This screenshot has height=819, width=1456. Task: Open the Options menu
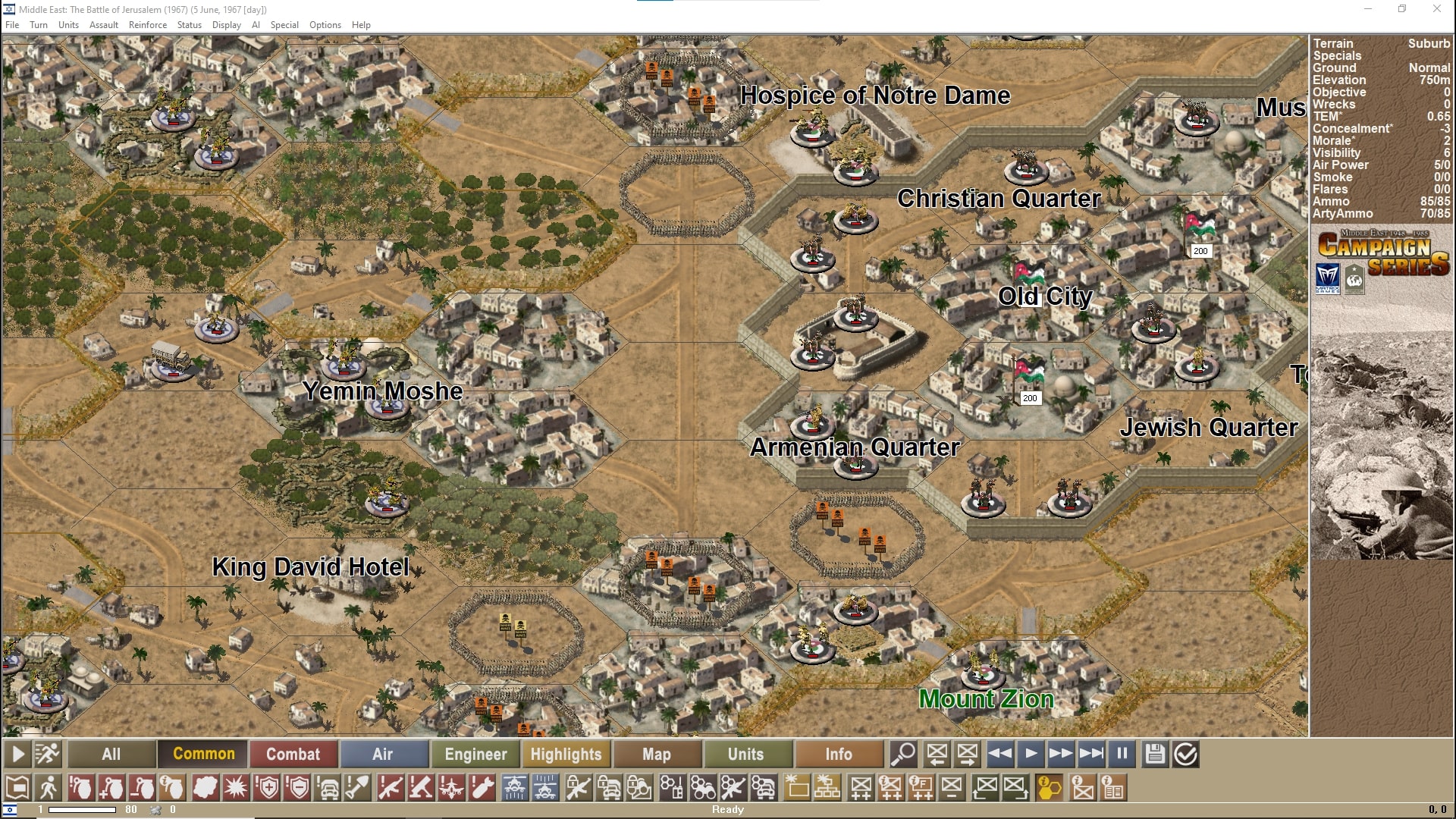click(x=325, y=24)
